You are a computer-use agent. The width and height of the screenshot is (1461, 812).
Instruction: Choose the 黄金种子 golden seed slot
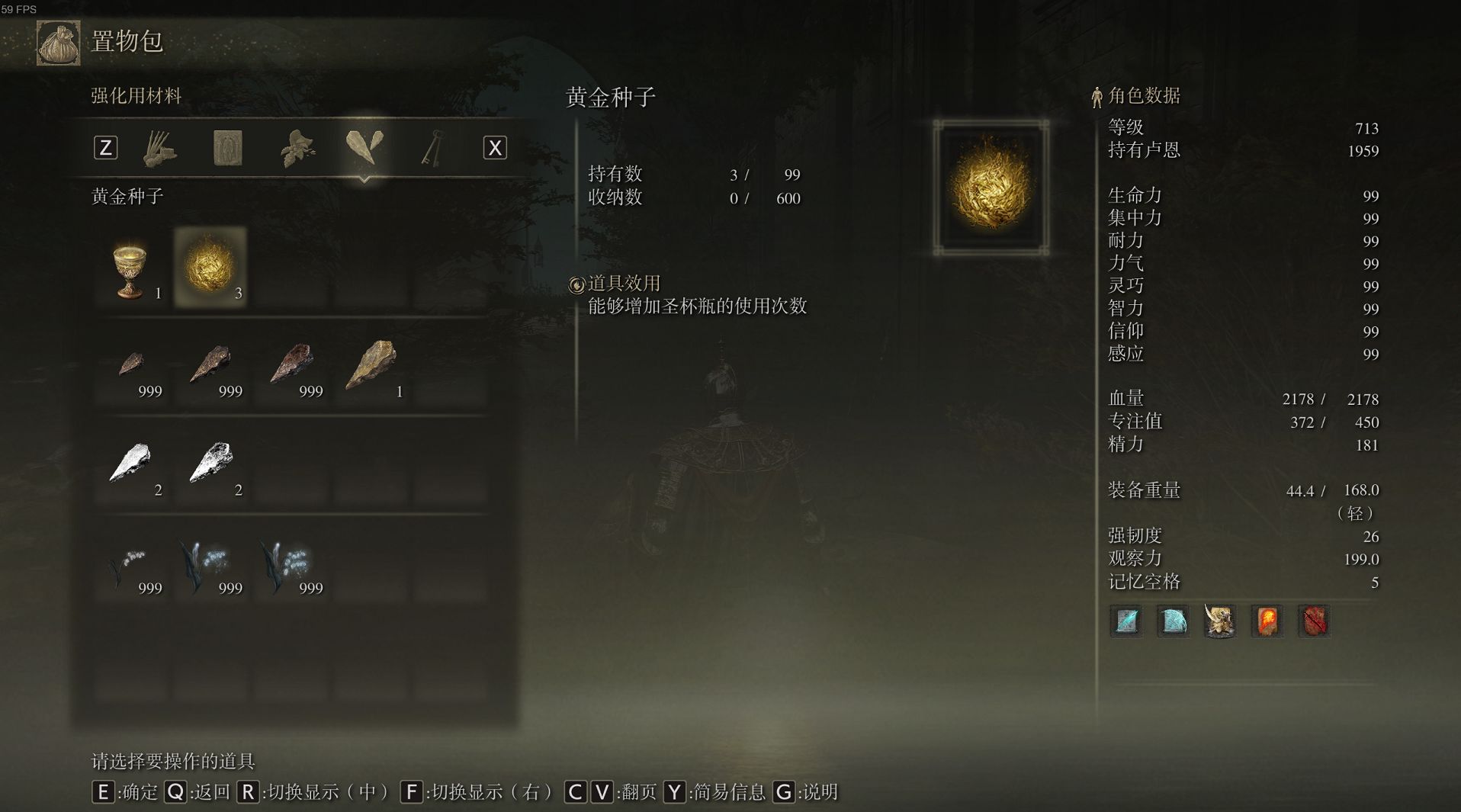coord(210,268)
